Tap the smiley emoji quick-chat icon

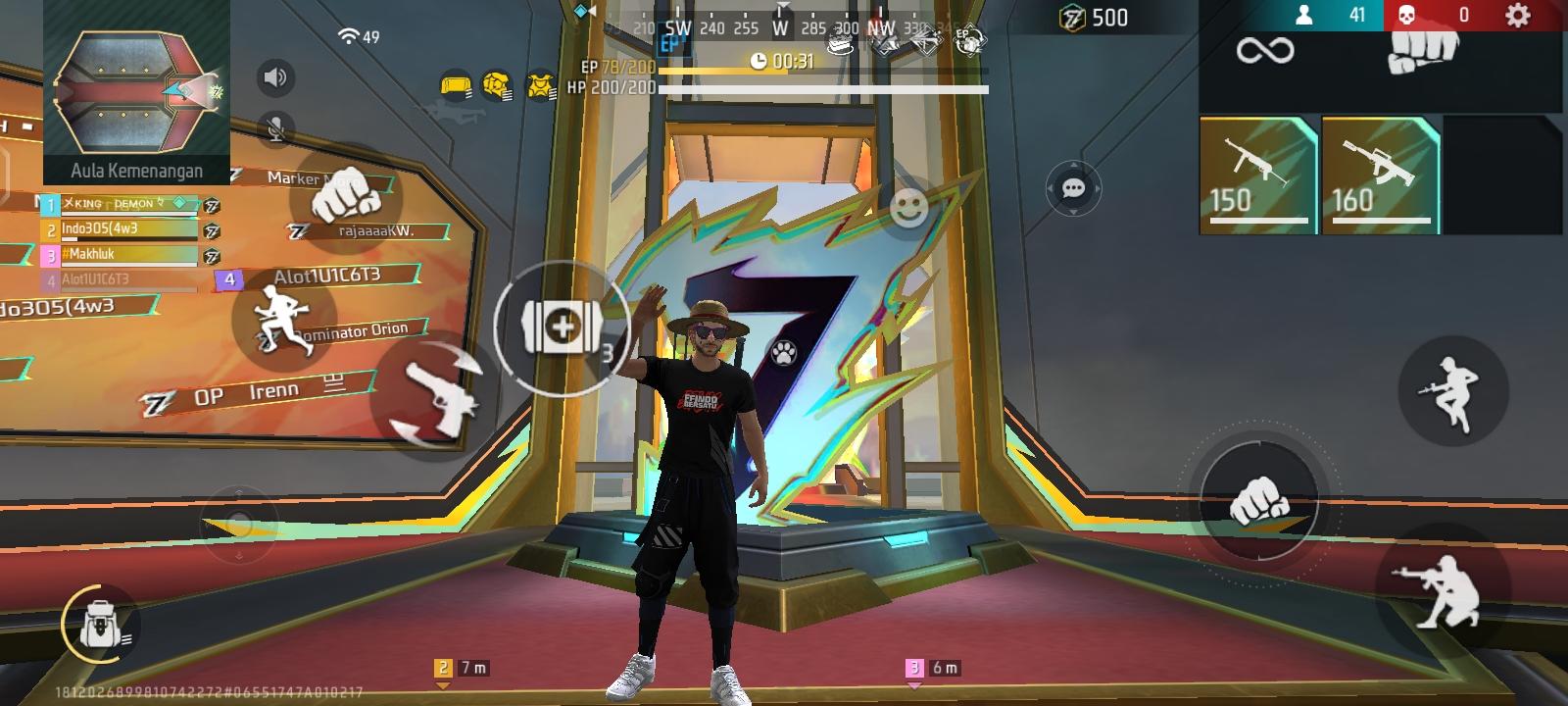[910, 207]
